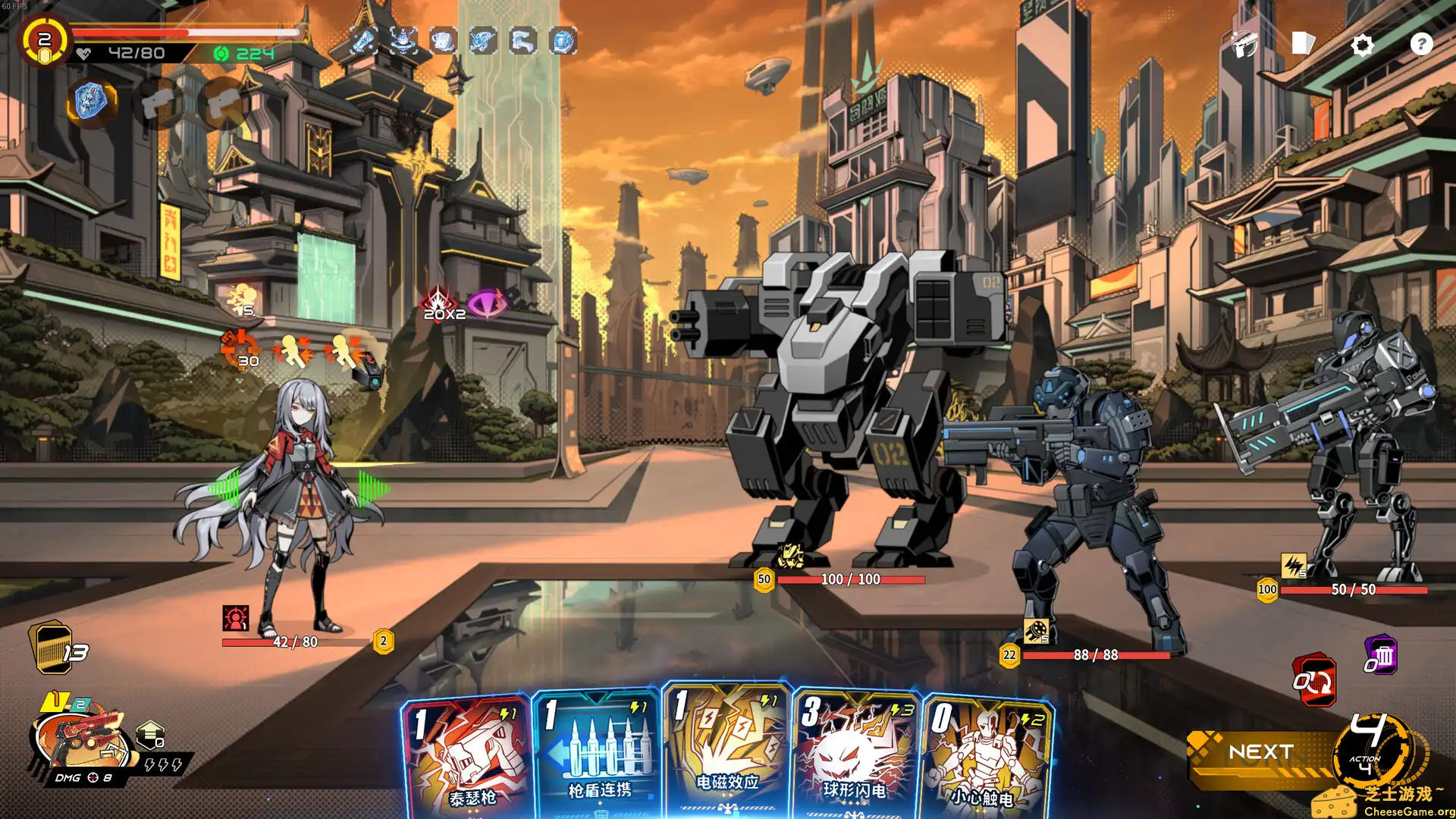Play the 球形闪电 card
1456x819 pixels.
click(x=855, y=755)
